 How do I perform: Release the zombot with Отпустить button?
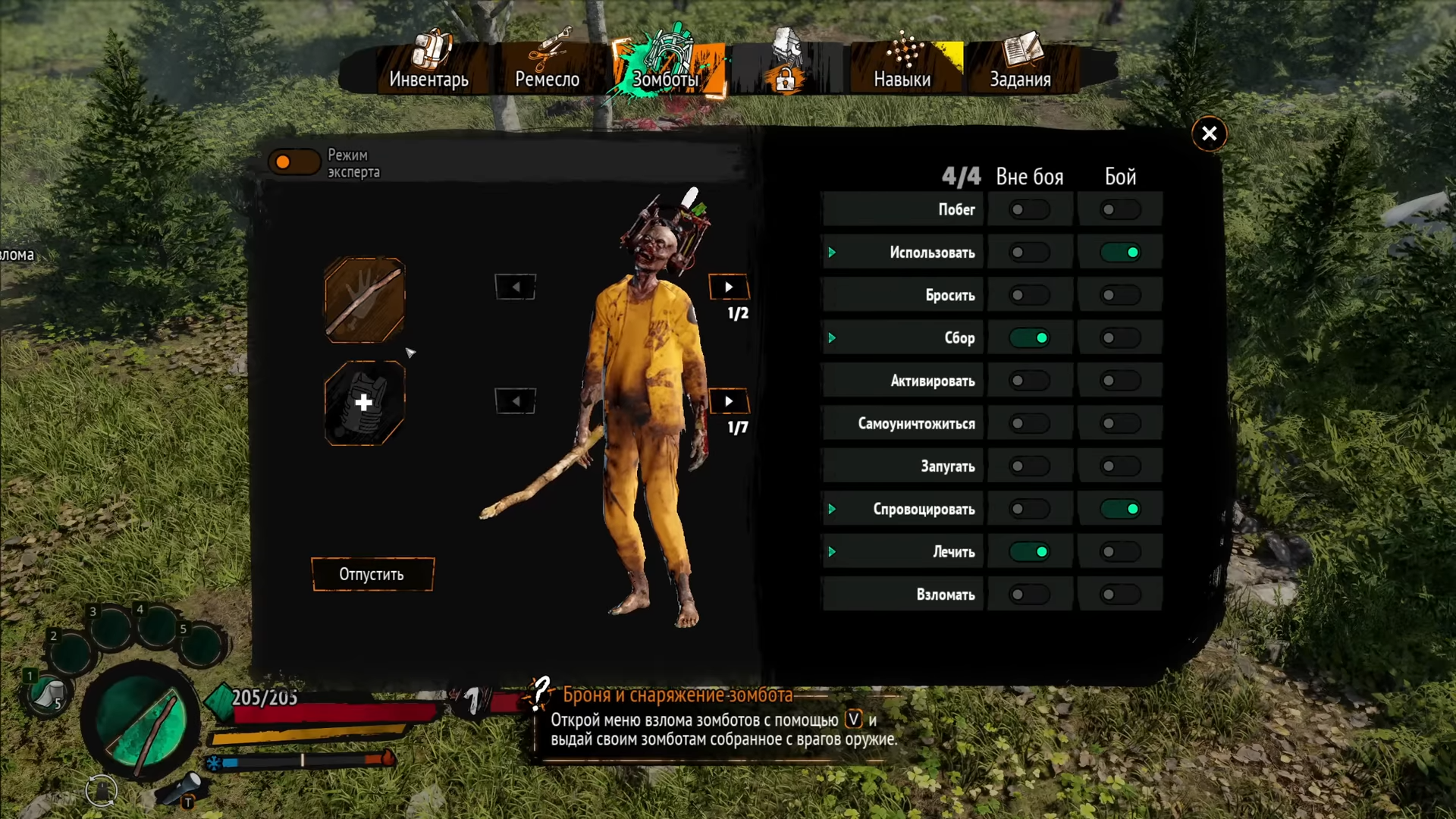pos(372,574)
